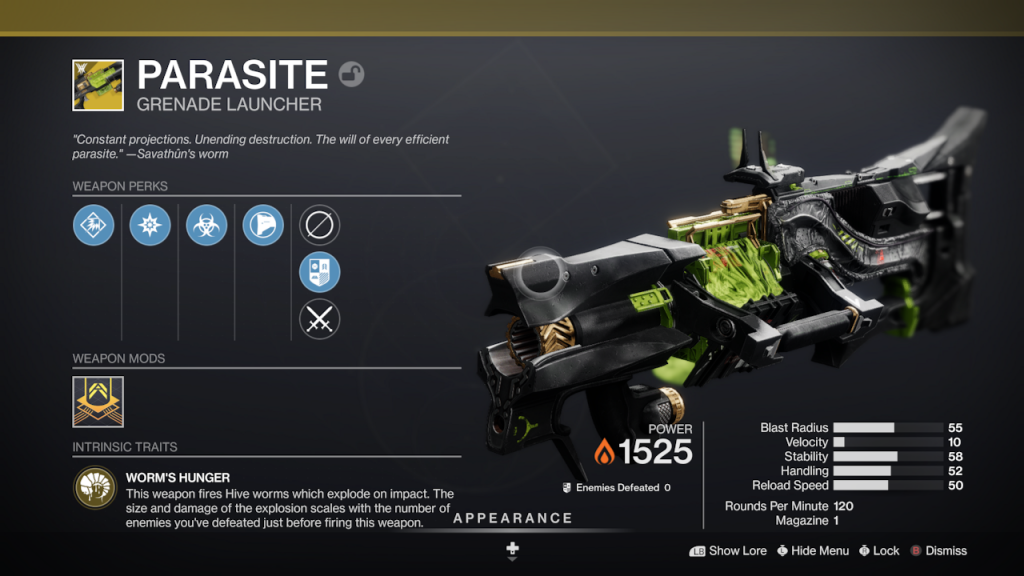The image size is (1024, 576).
Task: Open the weapon mod slot
Action: point(98,402)
